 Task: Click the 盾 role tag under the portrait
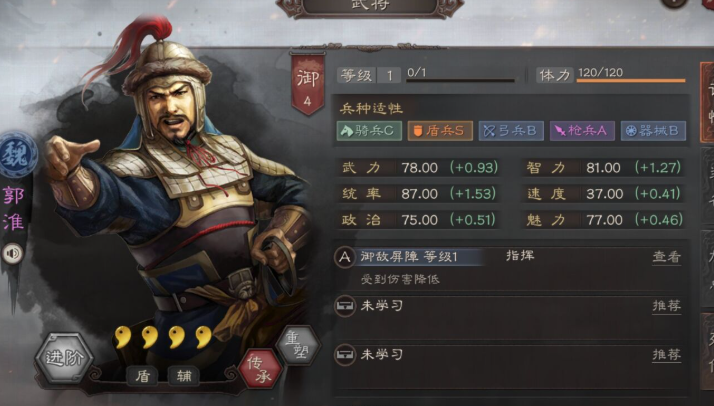point(144,376)
